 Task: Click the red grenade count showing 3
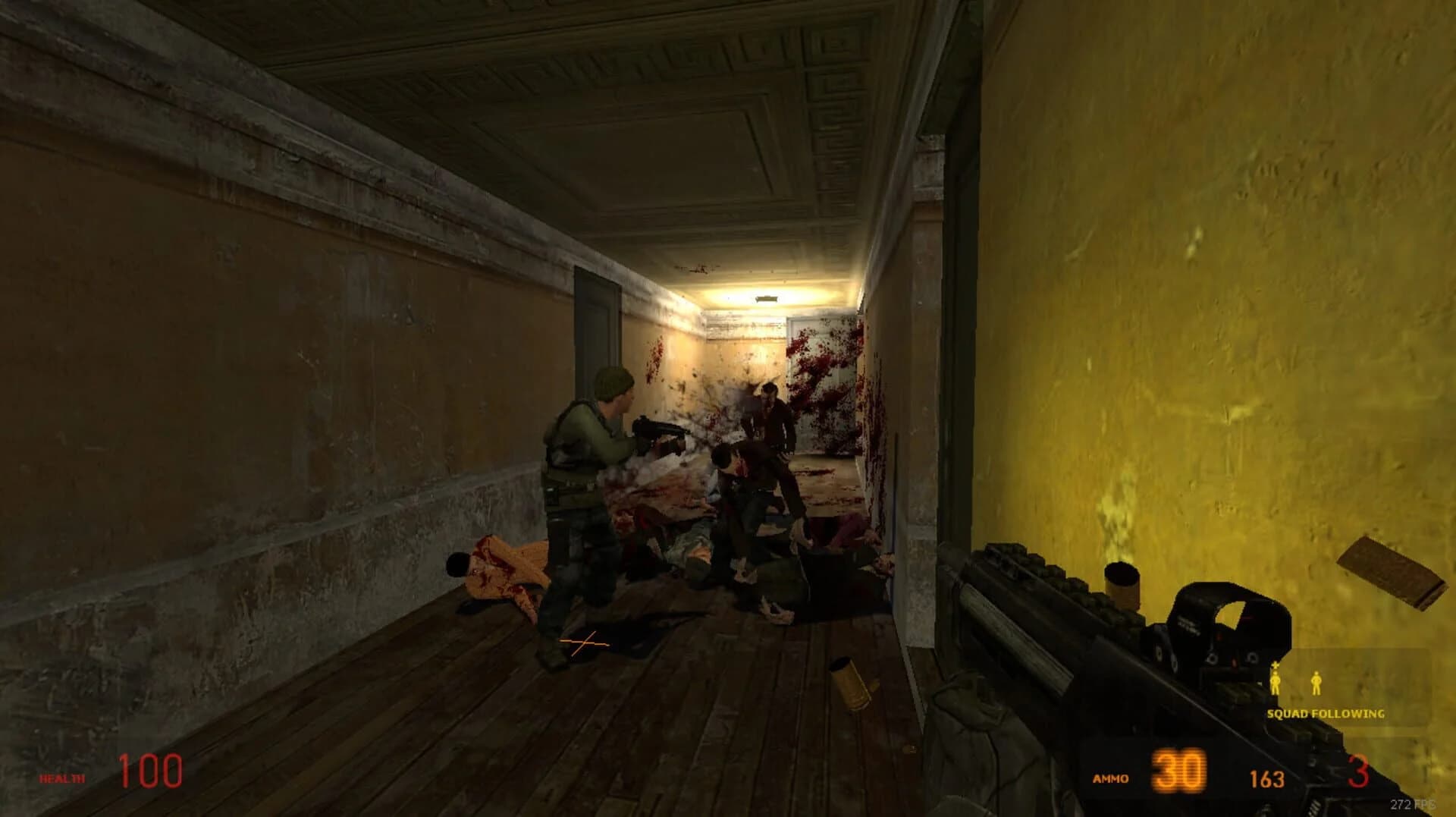tap(1357, 771)
